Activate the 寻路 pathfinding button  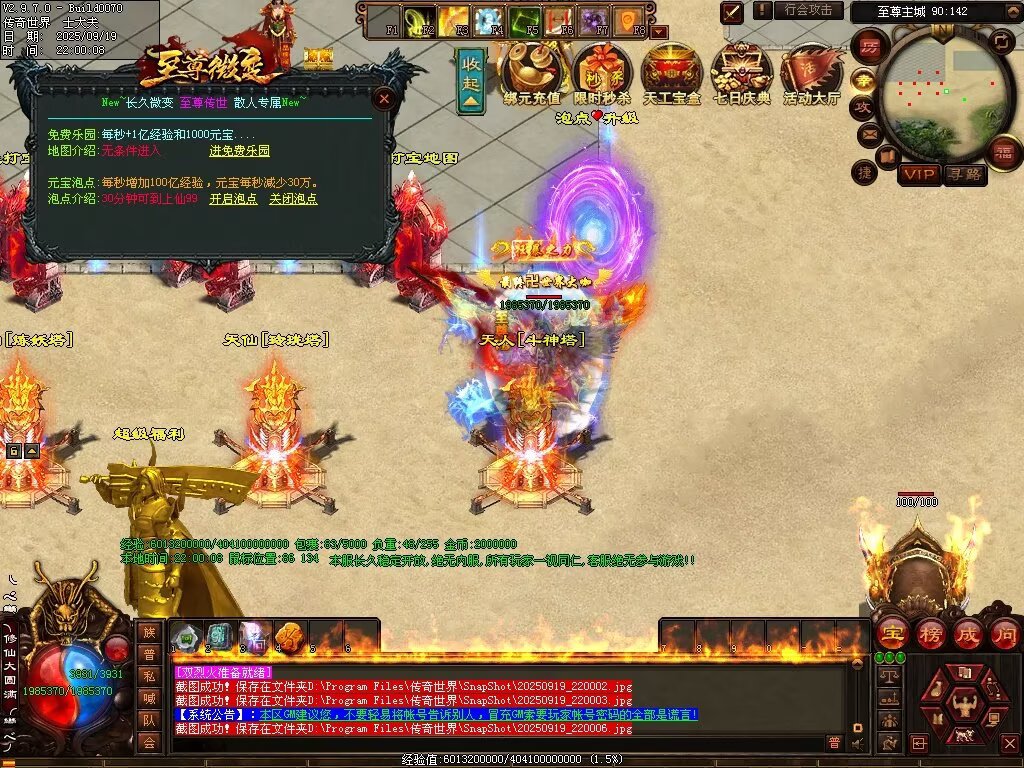[964, 174]
